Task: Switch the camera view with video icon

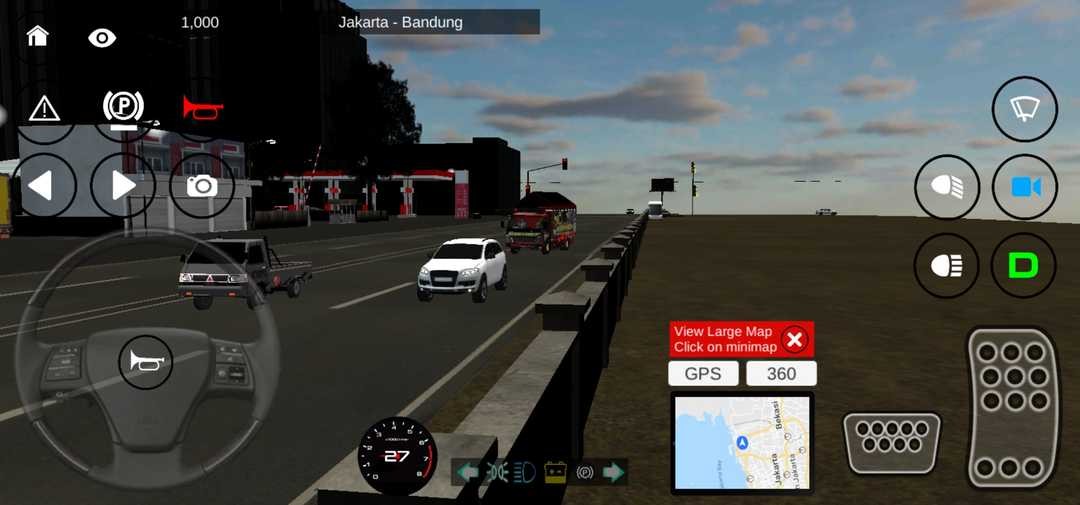Action: pyautogui.click(x=1025, y=188)
